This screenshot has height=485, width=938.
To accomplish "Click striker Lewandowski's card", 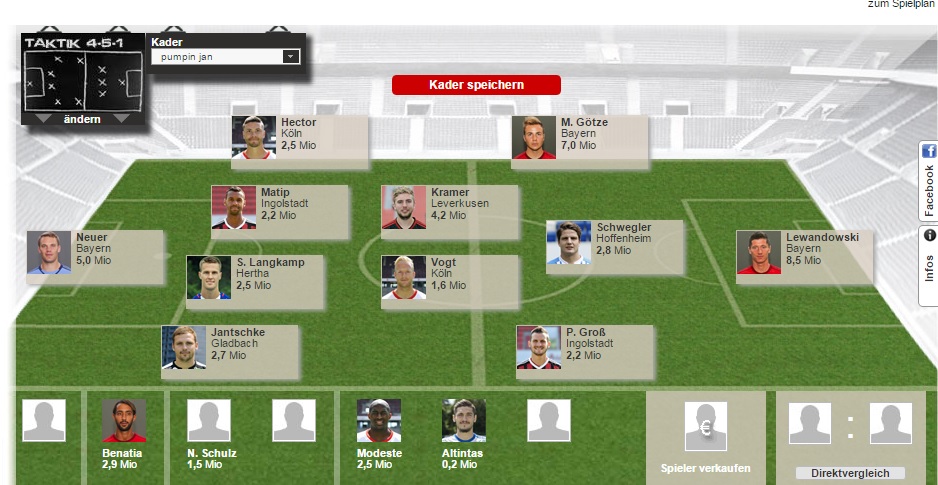I will pos(804,252).
